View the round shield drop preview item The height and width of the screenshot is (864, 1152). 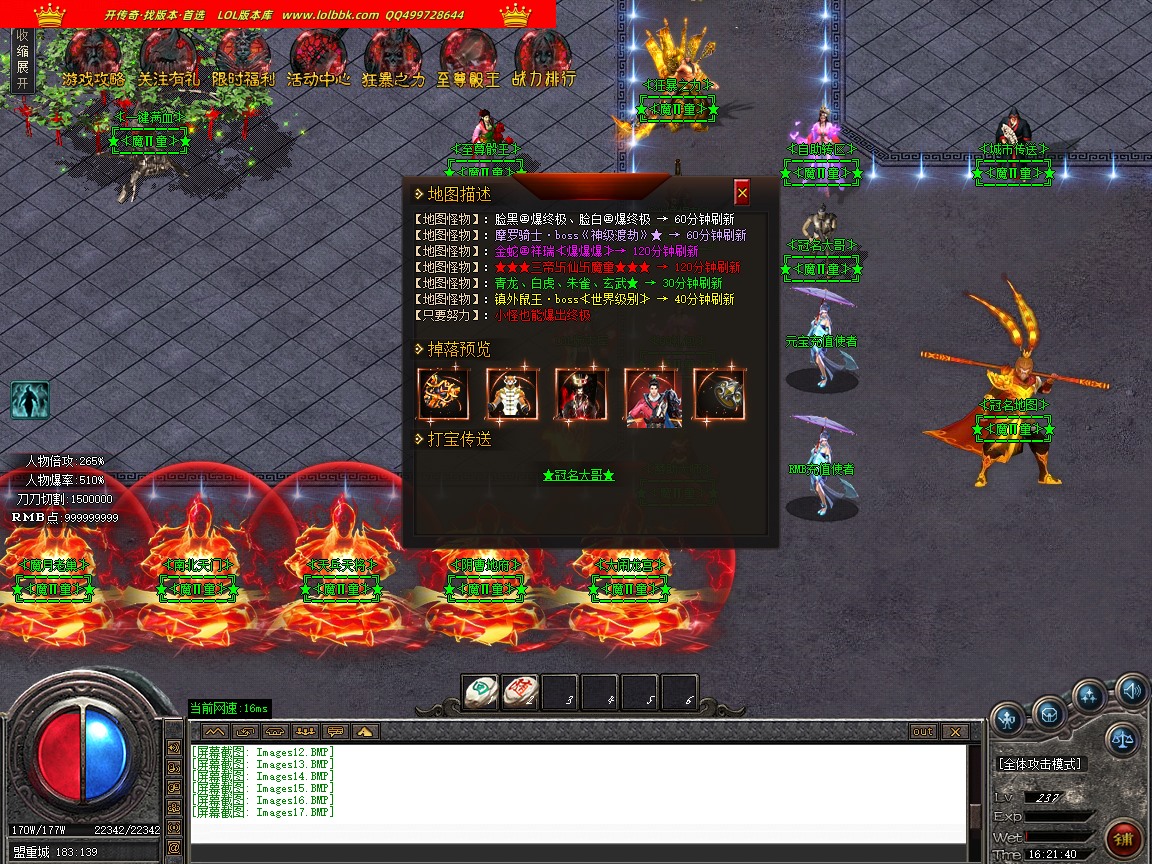pos(719,394)
